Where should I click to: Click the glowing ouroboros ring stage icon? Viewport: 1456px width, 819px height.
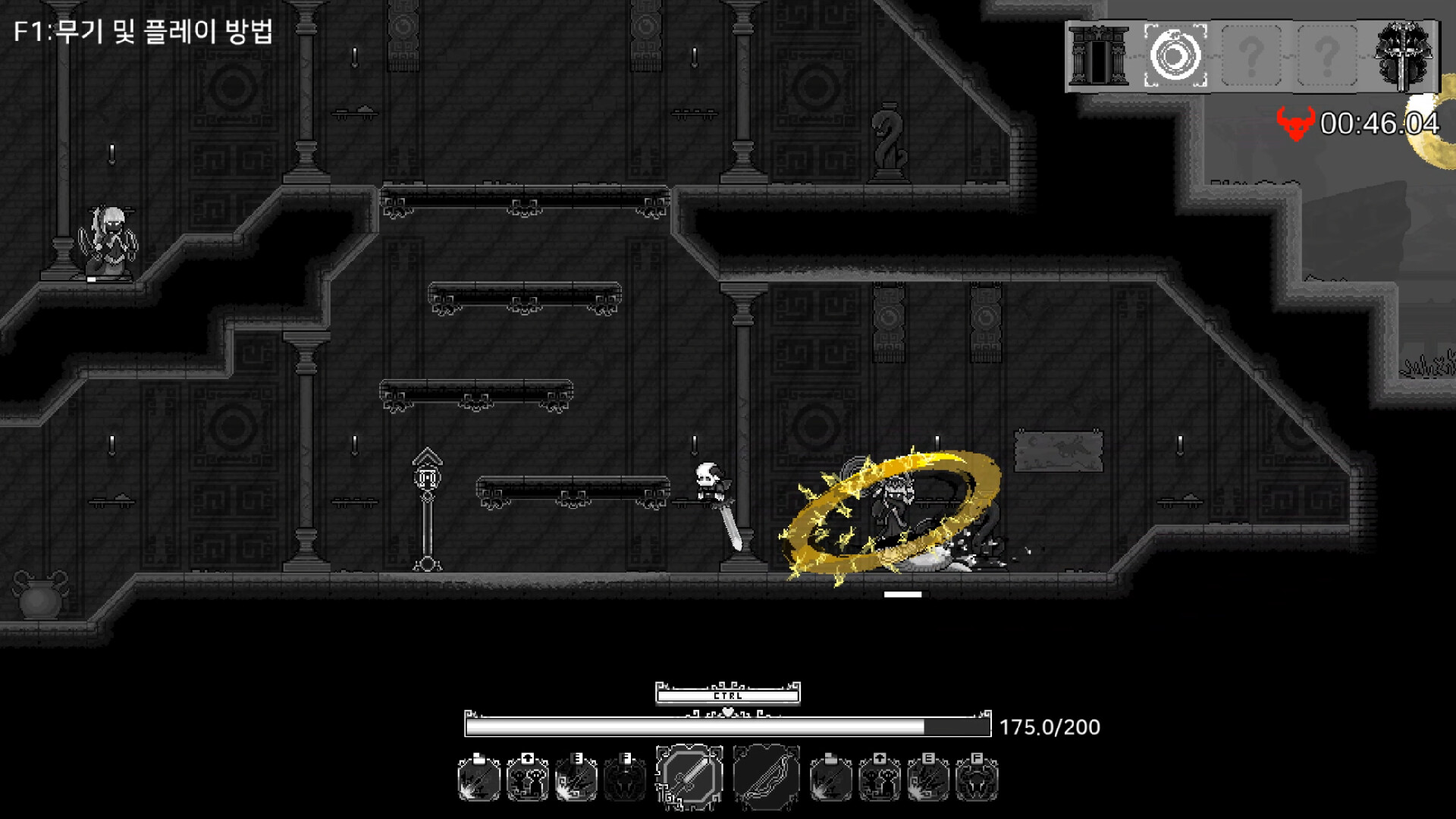coord(1175,53)
